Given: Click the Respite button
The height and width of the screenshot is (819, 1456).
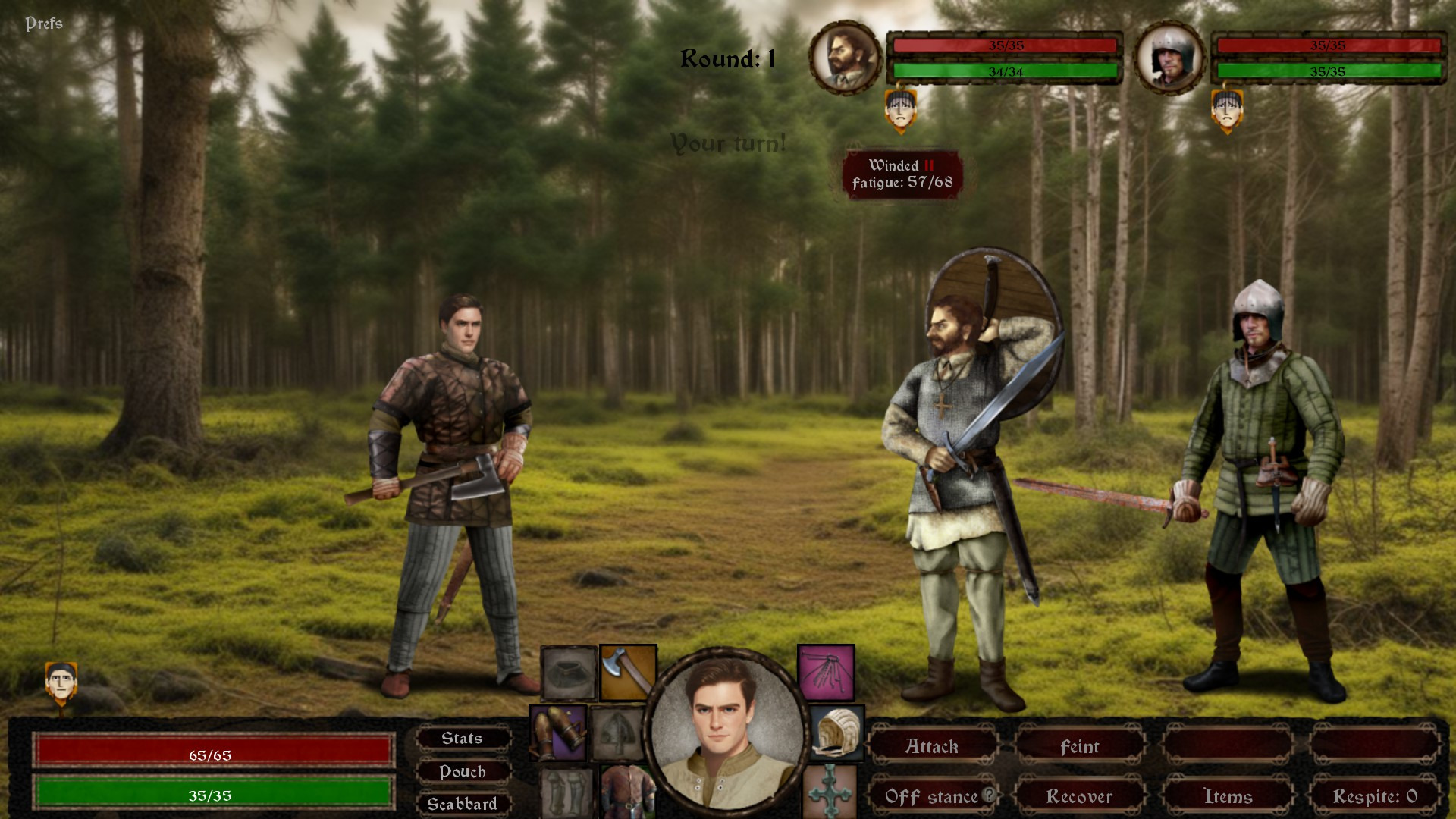Looking at the screenshot, I should click(1374, 796).
